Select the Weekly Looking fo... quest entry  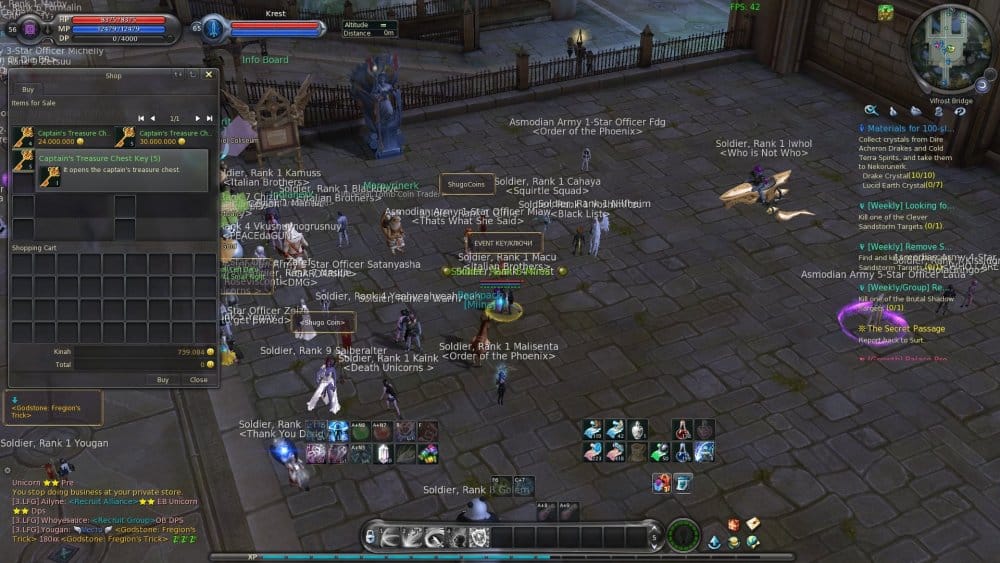[x=908, y=205]
